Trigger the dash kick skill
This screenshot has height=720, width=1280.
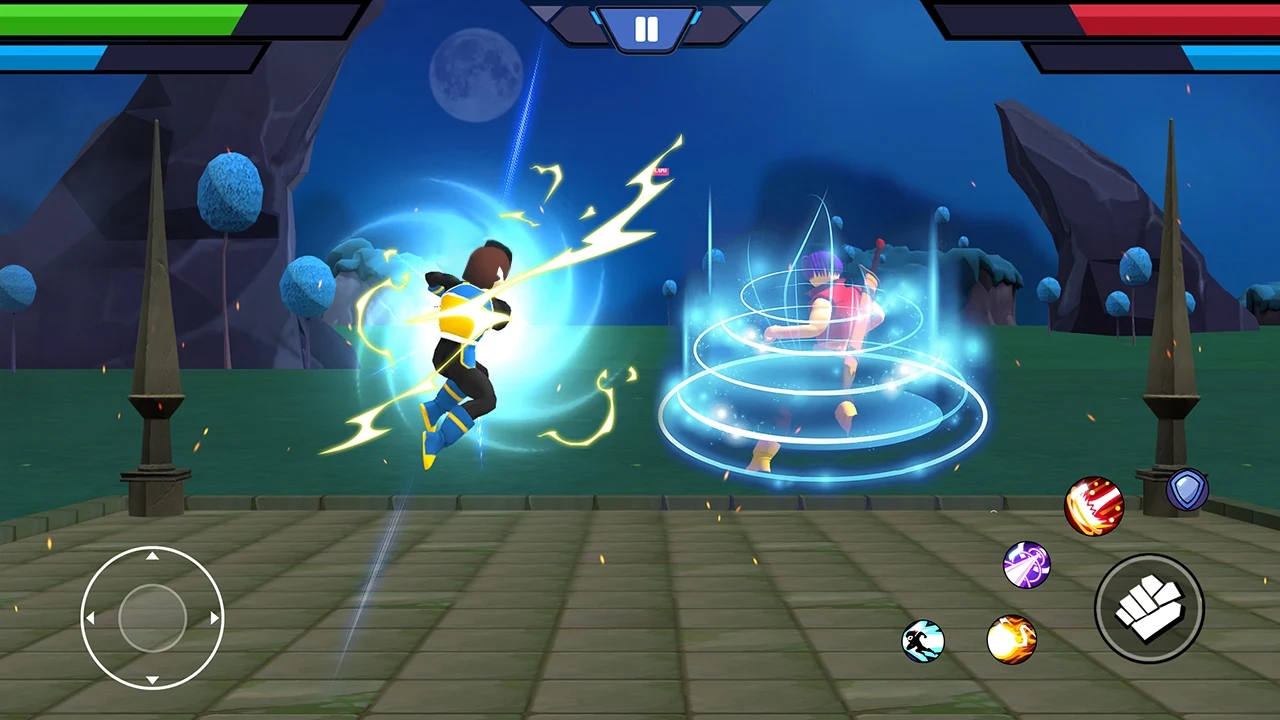point(925,642)
